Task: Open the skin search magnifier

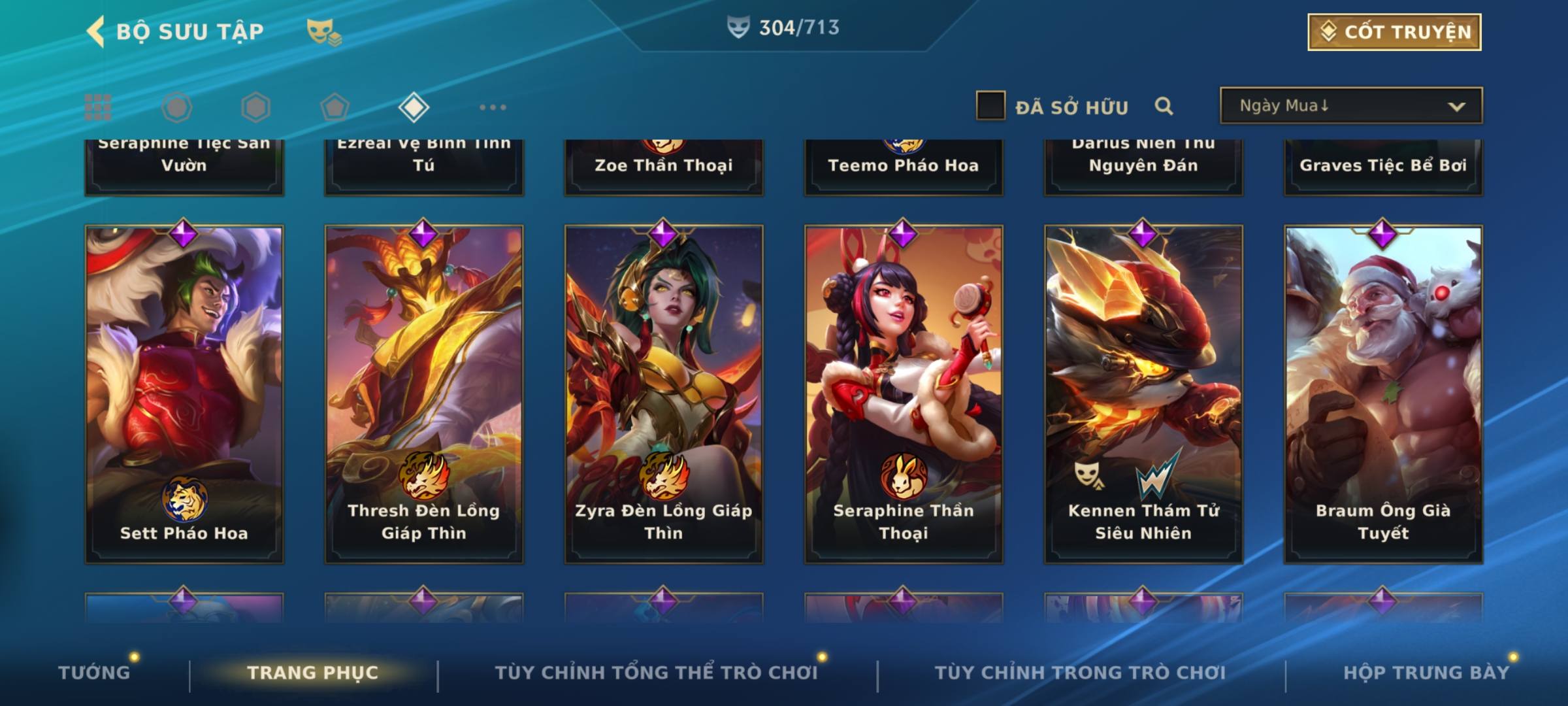Action: pos(1164,106)
